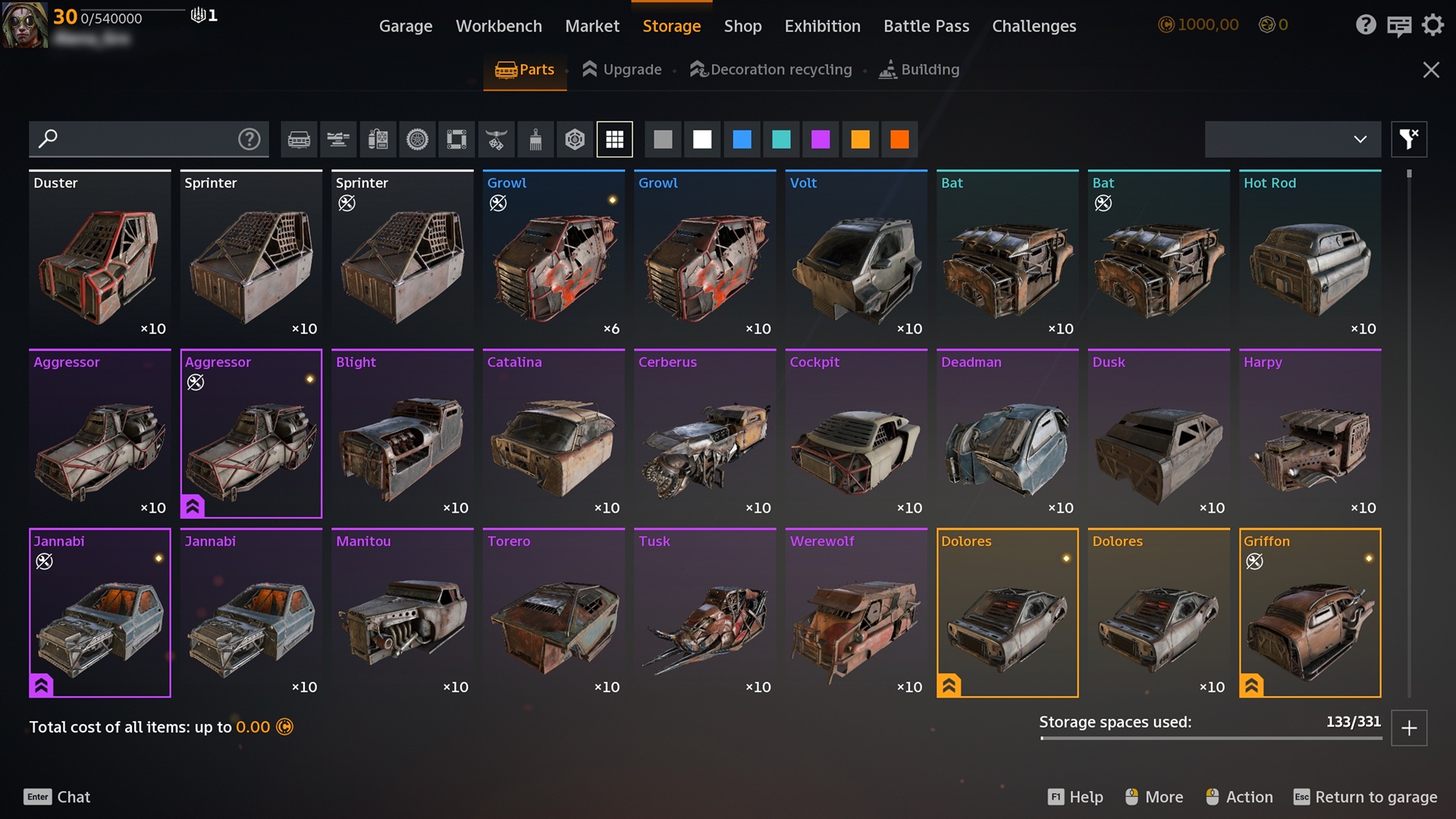Filter parts by purple rarity

pyautogui.click(x=821, y=140)
